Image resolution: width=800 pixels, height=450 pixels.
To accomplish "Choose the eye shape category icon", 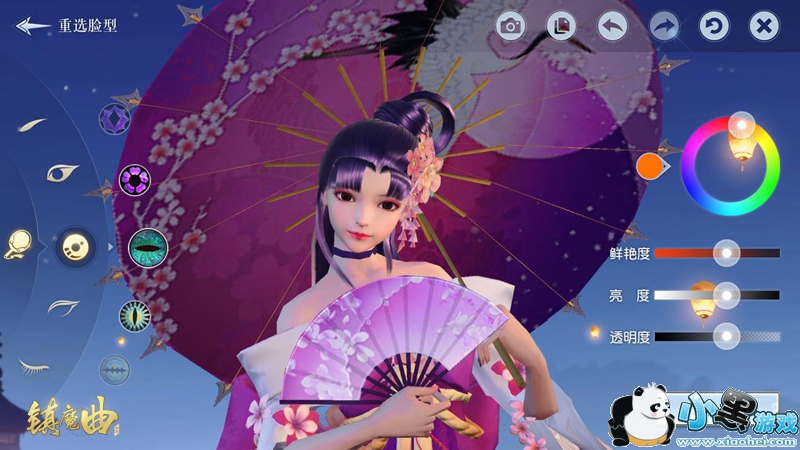I will (62, 172).
